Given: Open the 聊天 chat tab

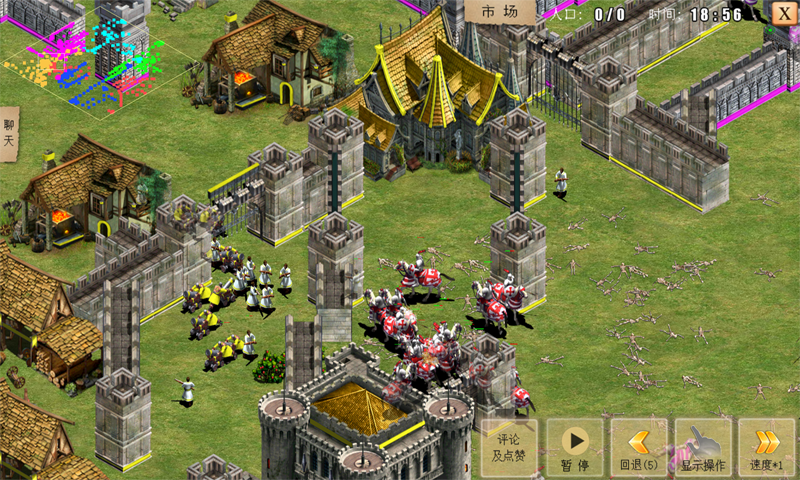Looking at the screenshot, I should click(9, 133).
